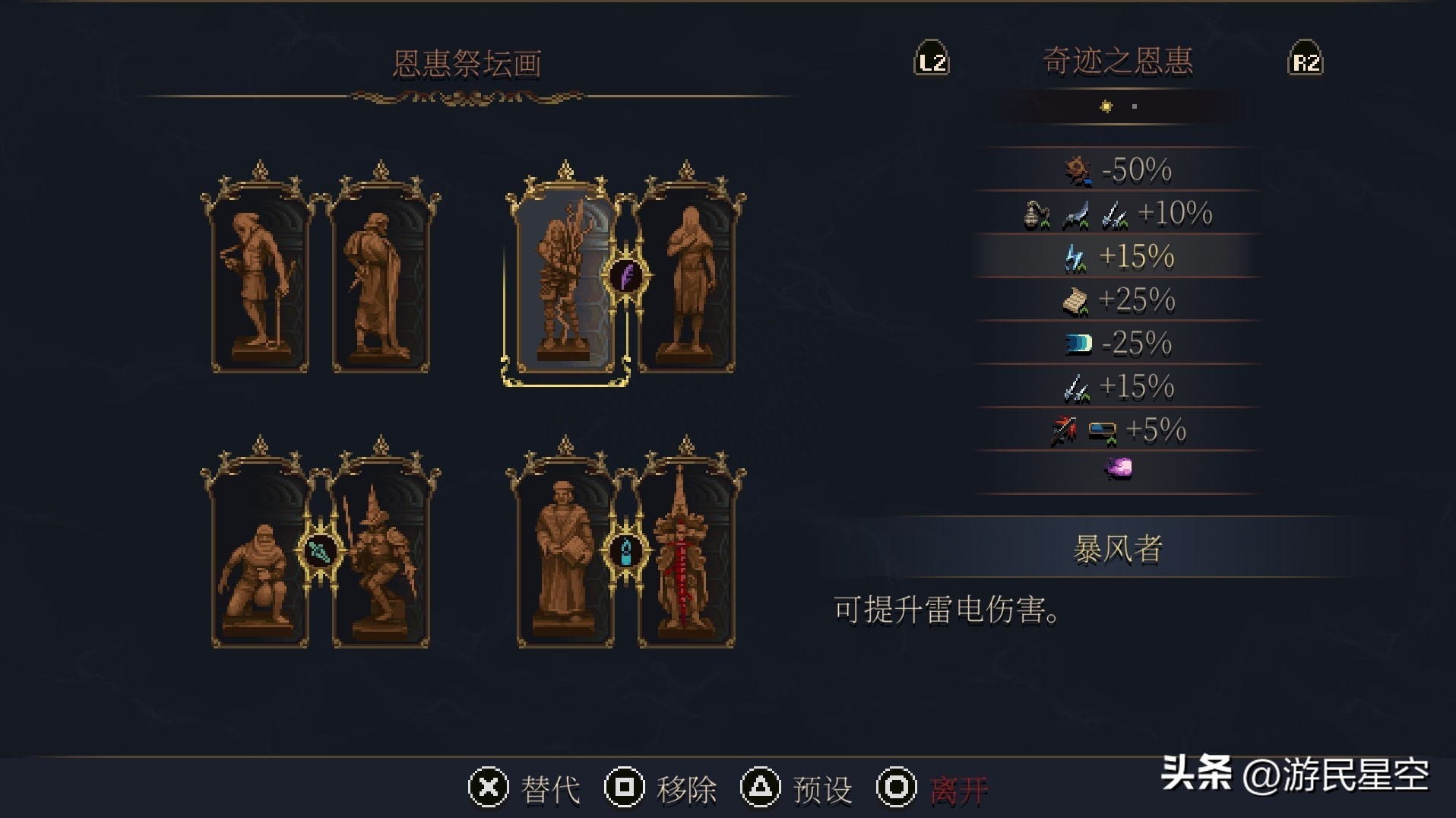Select the robed statue holding a book
1456x818 pixels.
(x=565, y=559)
